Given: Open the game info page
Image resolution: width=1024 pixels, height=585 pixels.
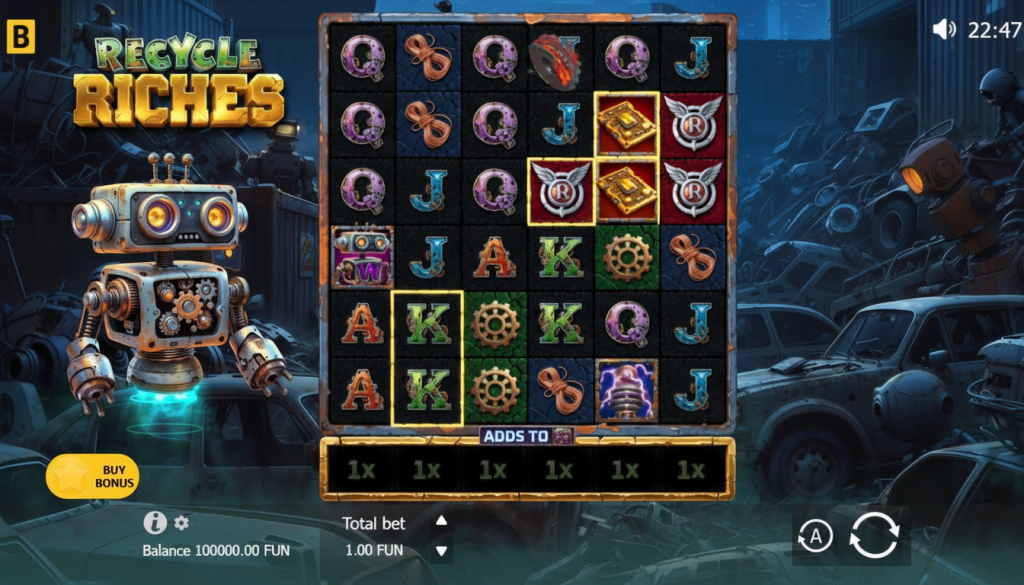Looking at the screenshot, I should (x=154, y=522).
